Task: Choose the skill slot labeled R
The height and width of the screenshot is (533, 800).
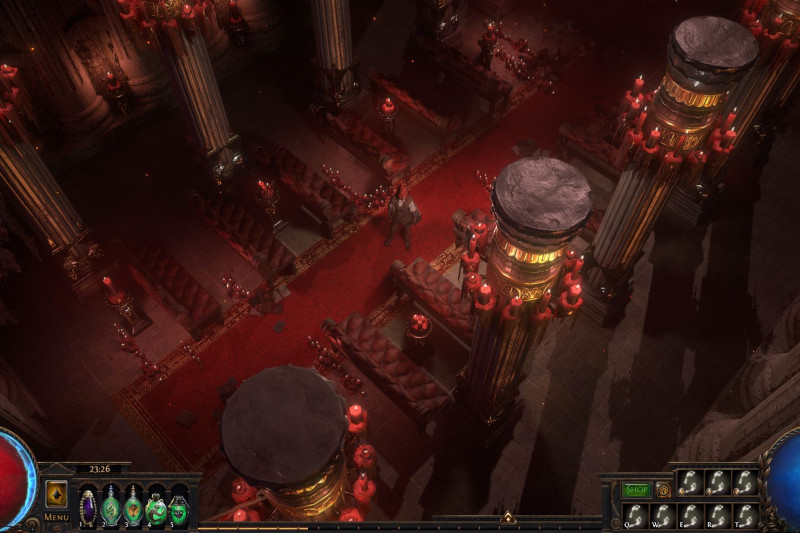Action: tap(718, 514)
